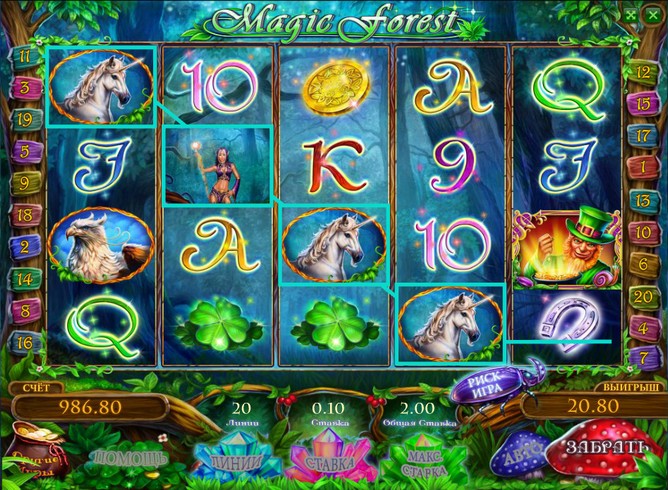Select payline 3 marker
Viewport: 668px width, 490px height.
tap(22, 88)
